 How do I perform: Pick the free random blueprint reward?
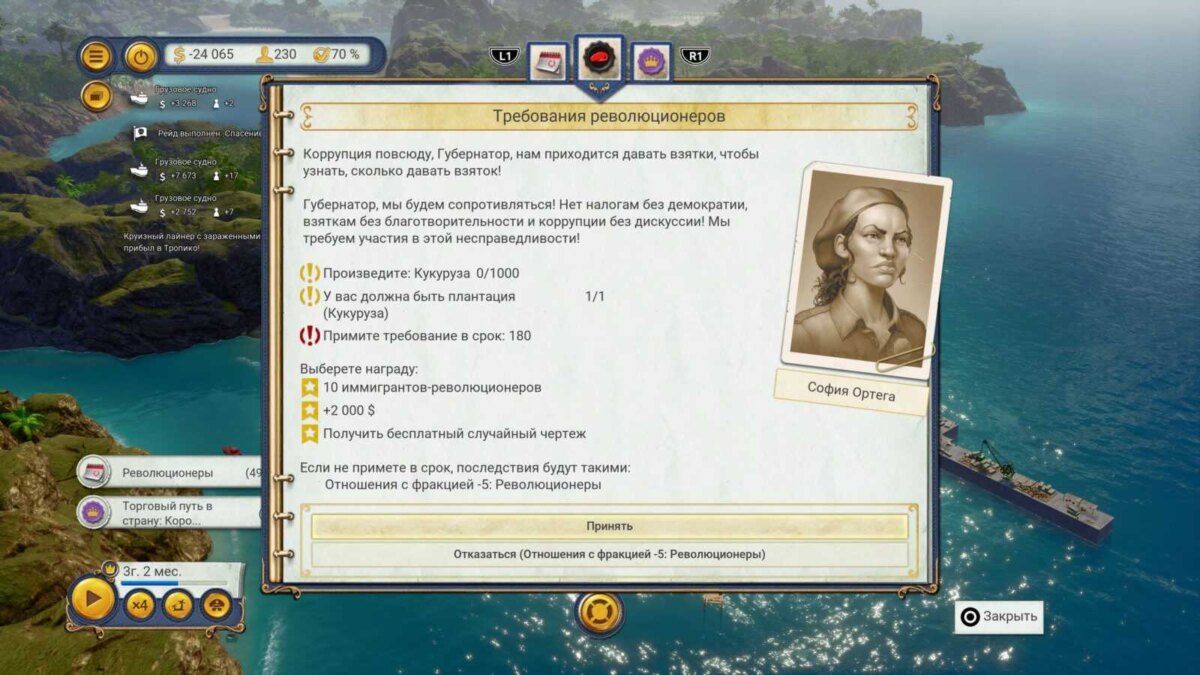[454, 434]
